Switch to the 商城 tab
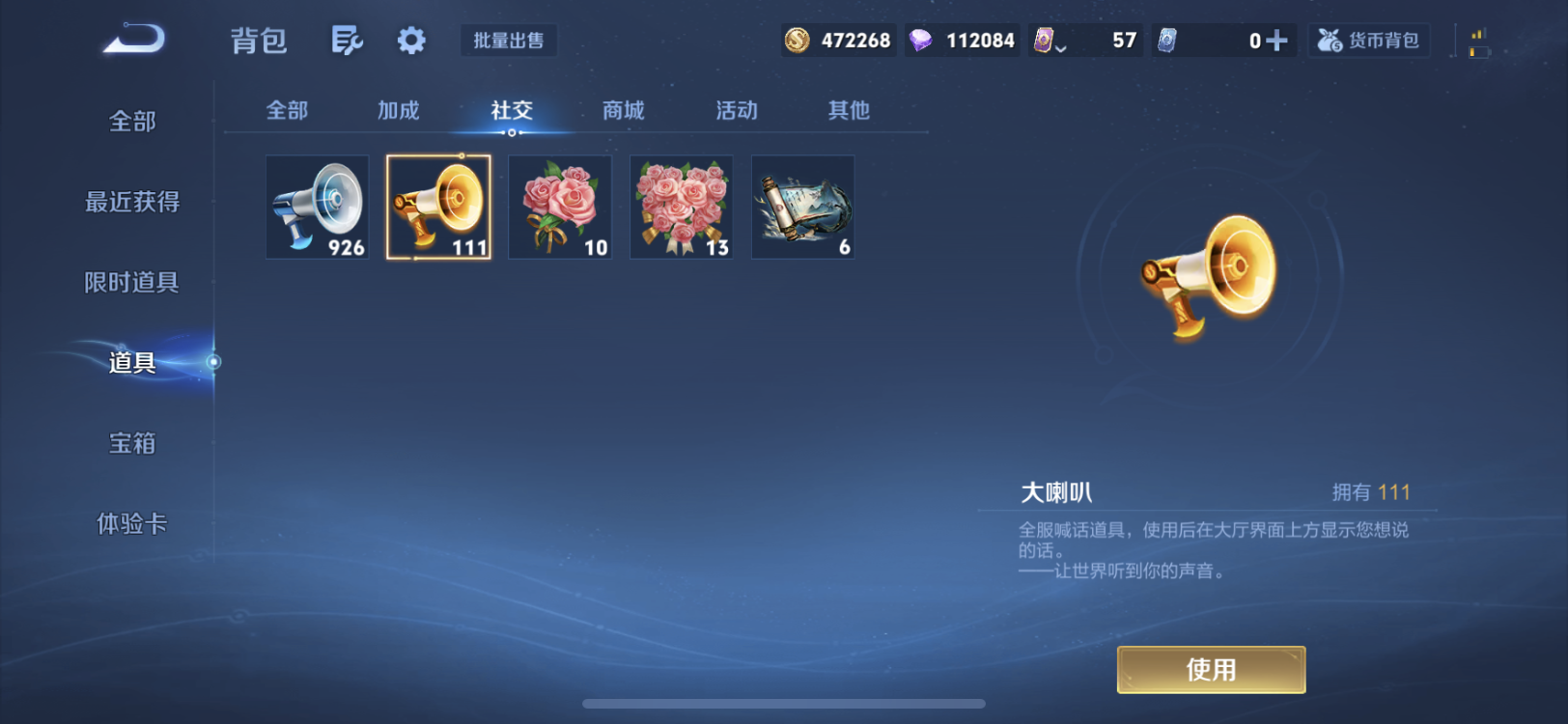The width and height of the screenshot is (1568, 724). 621,110
